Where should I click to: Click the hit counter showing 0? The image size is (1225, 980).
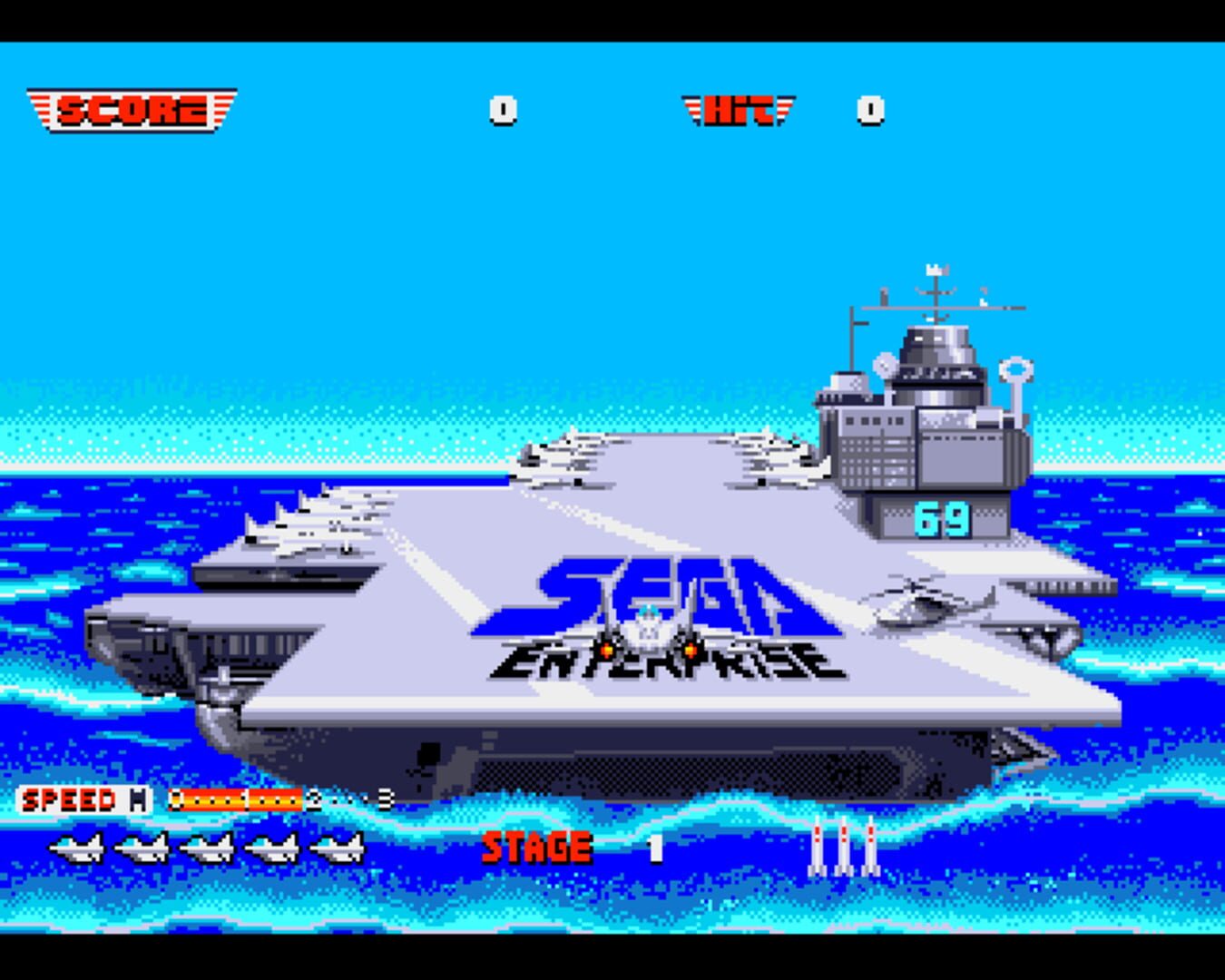tap(868, 109)
